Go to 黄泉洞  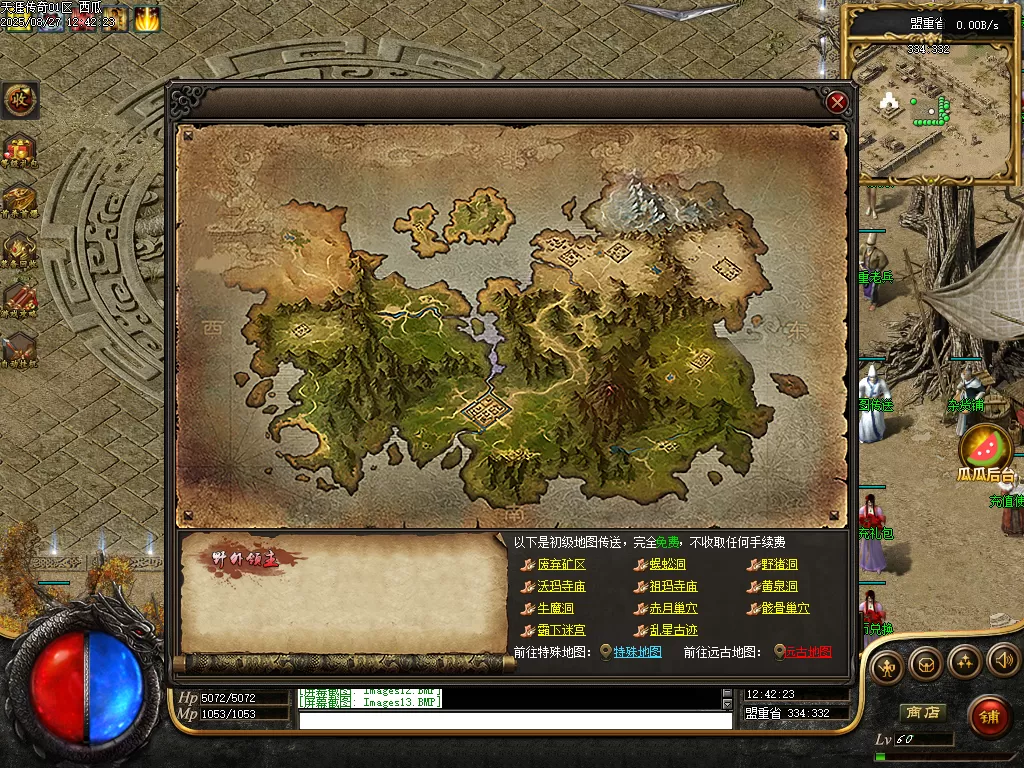point(779,587)
